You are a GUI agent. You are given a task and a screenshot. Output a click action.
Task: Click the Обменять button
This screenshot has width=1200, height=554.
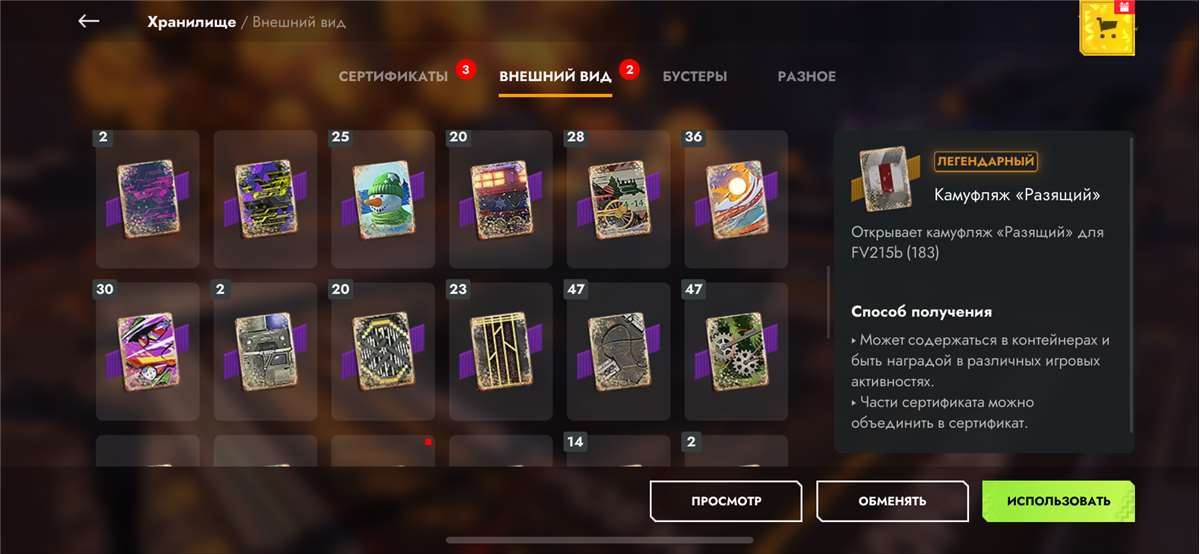click(x=892, y=501)
